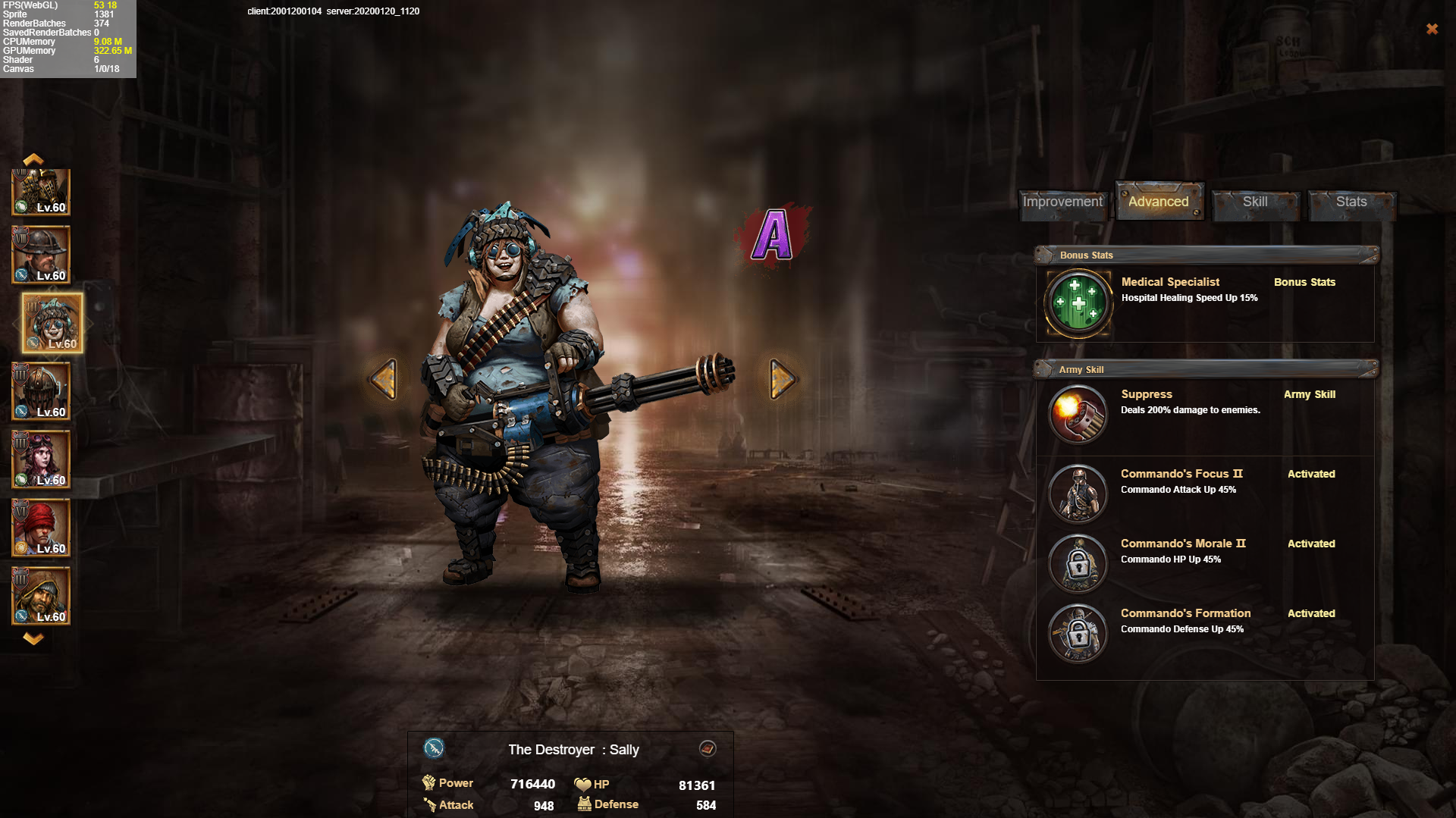This screenshot has height=818, width=1456.
Task: Move the hero list up with the chevron
Action: click(33, 159)
